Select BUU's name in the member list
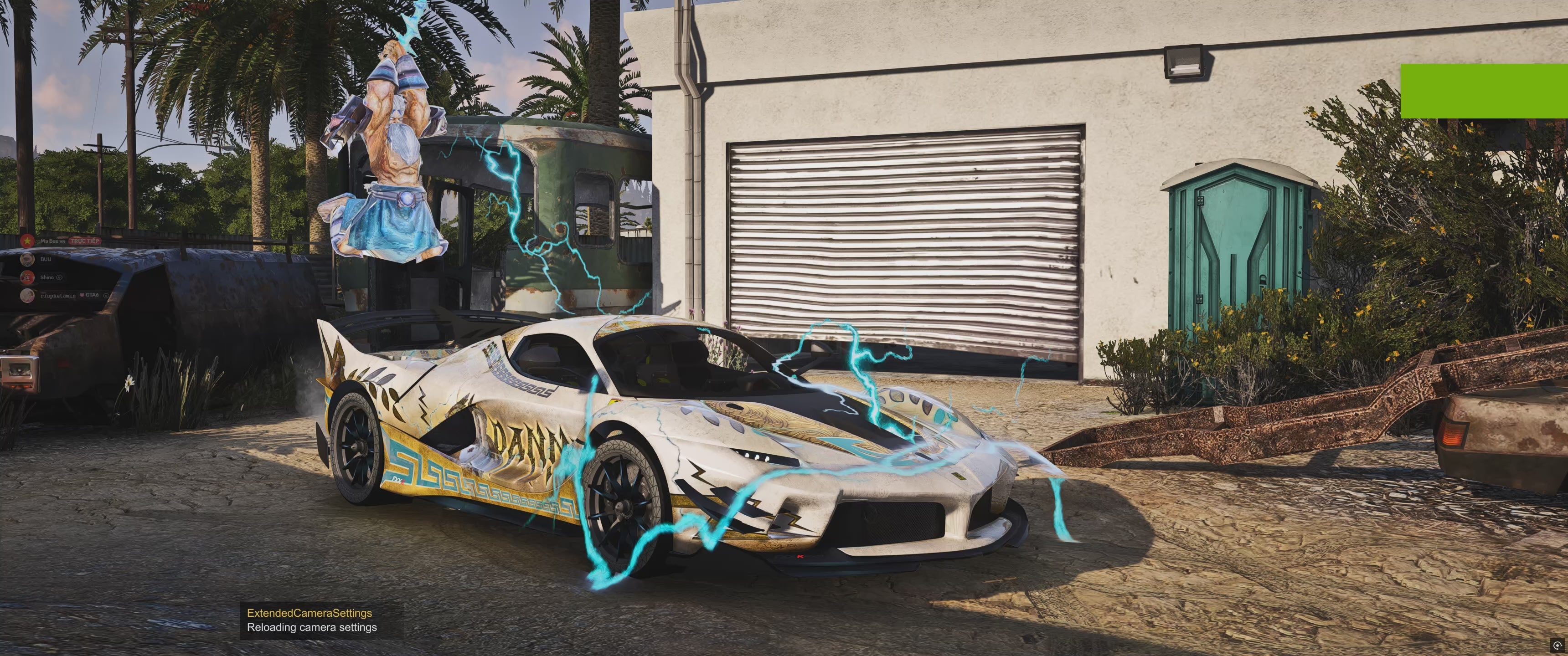 46,260
